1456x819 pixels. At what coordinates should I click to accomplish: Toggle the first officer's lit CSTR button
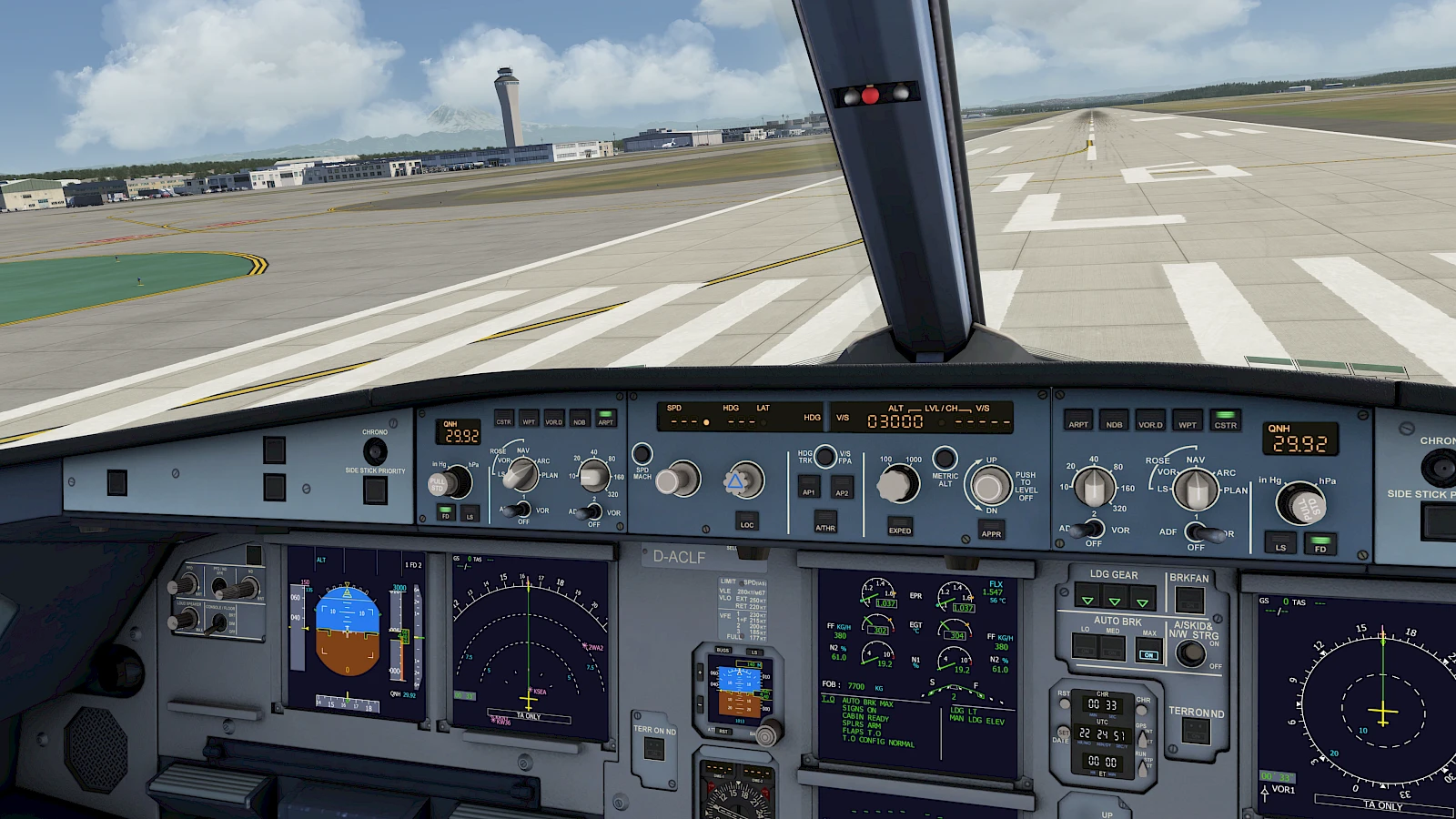pos(1225,420)
